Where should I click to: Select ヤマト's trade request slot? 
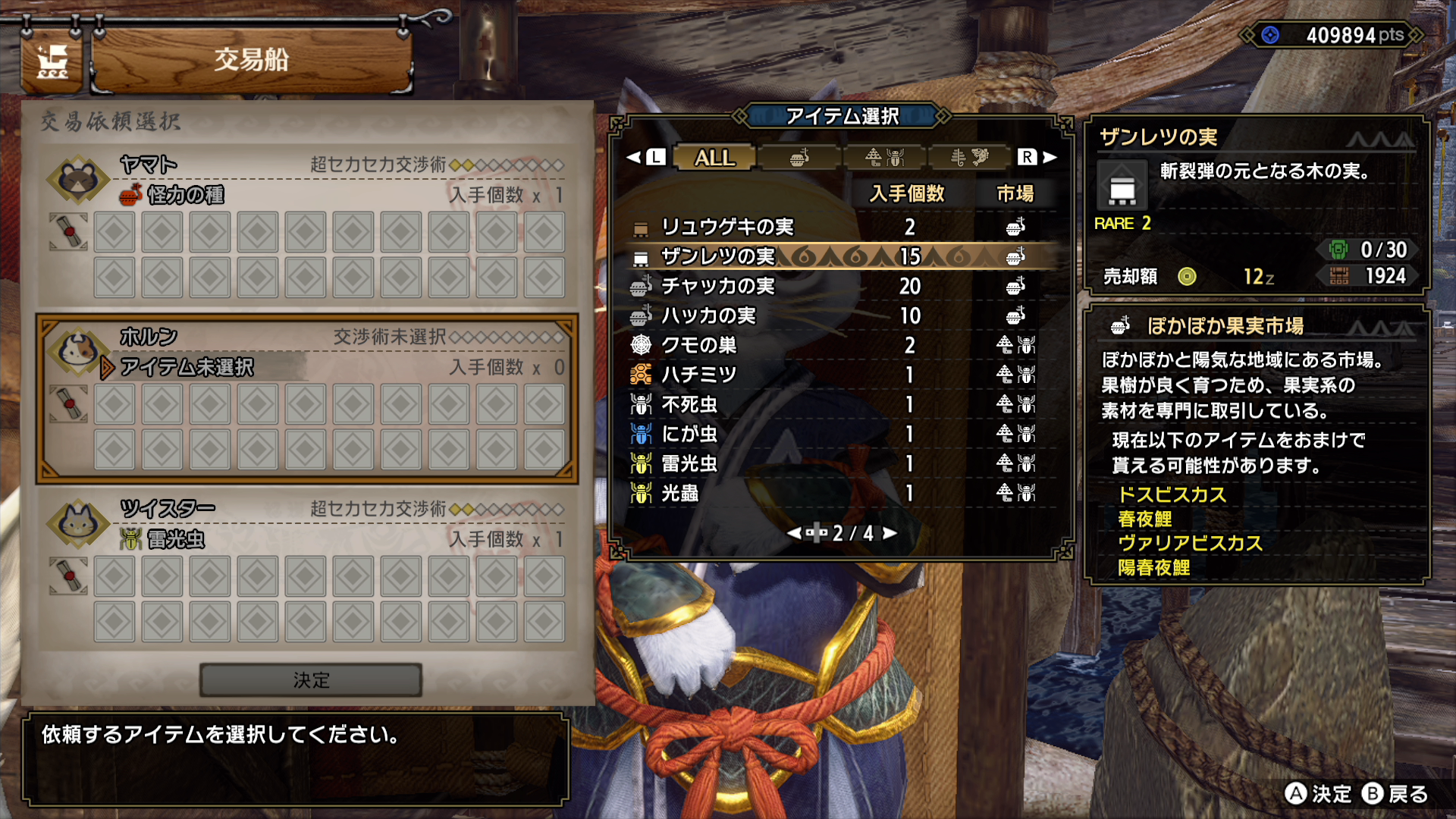(307, 226)
